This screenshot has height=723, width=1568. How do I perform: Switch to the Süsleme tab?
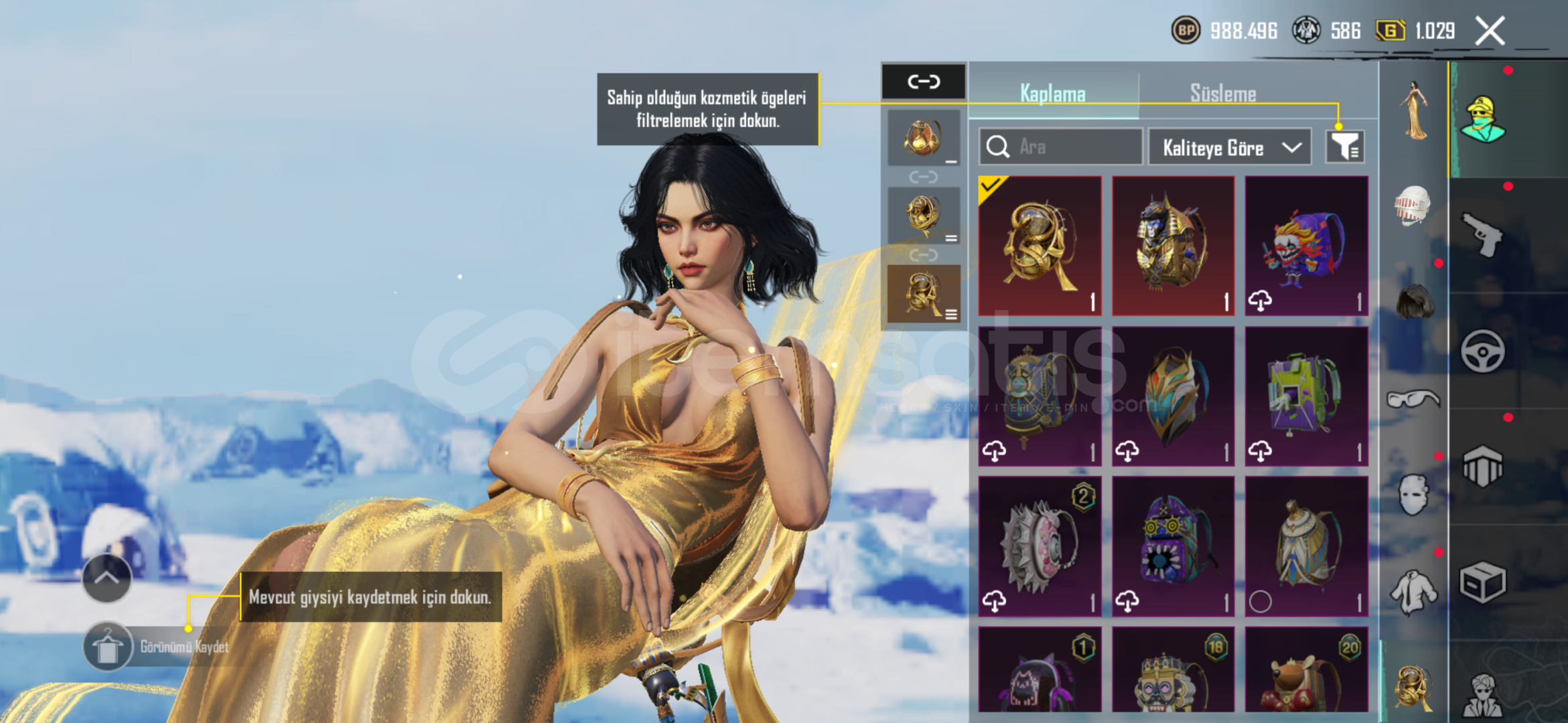1222,93
